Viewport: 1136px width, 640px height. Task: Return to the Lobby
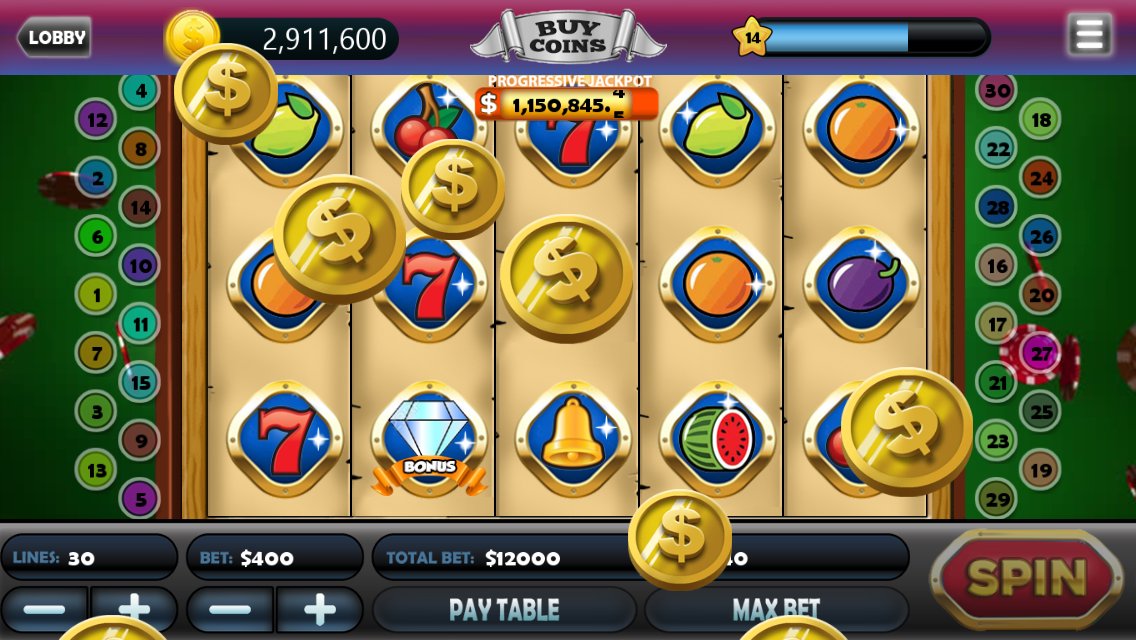pyautogui.click(x=55, y=38)
